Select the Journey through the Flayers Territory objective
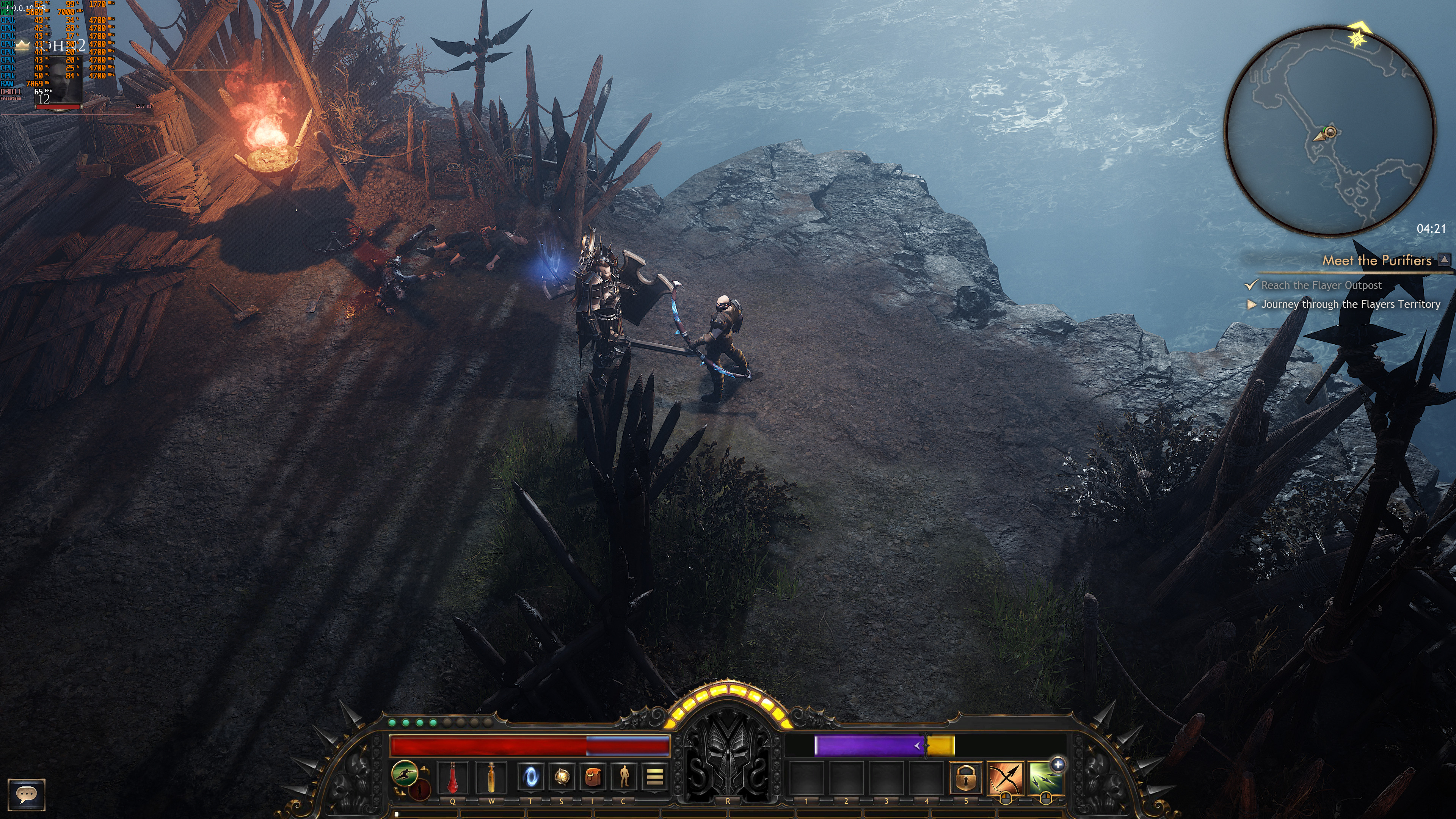Image resolution: width=1456 pixels, height=819 pixels. pos(1350,304)
